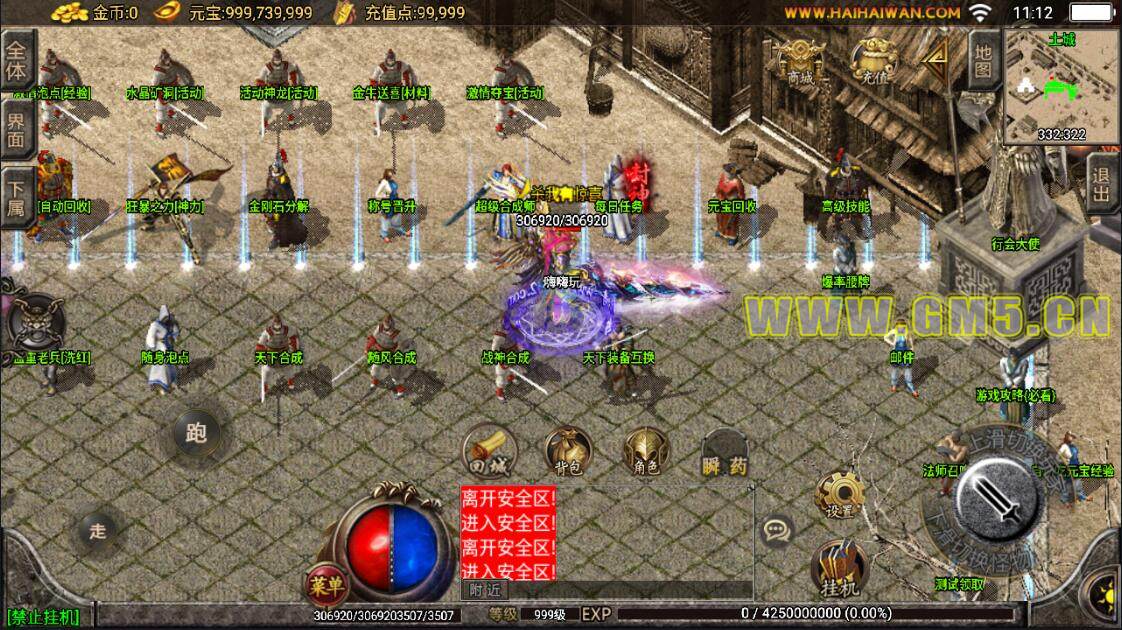
Task: Tap the sword attack button
Action: [x=999, y=497]
